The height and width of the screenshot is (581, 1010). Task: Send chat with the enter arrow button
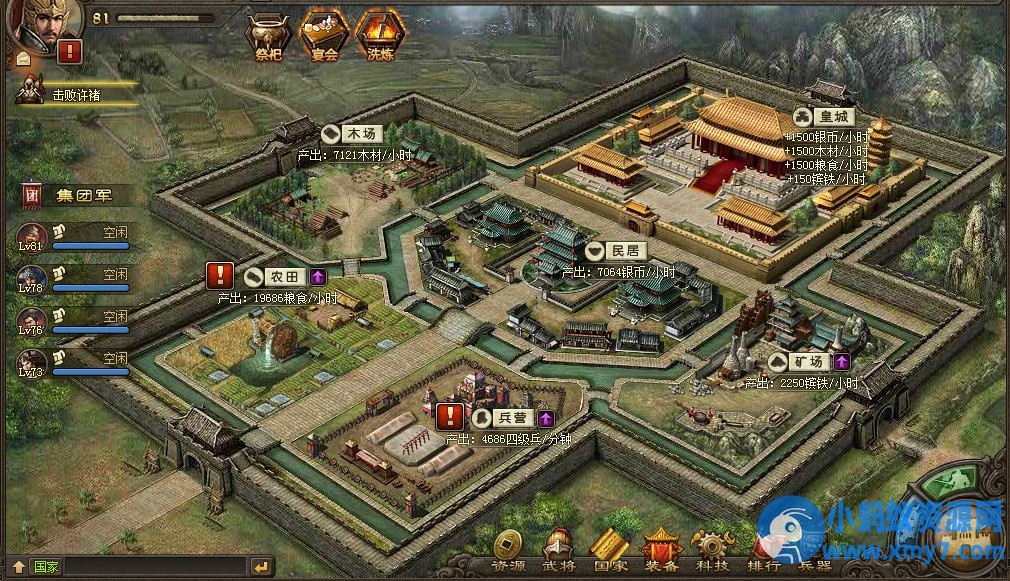tap(261, 567)
